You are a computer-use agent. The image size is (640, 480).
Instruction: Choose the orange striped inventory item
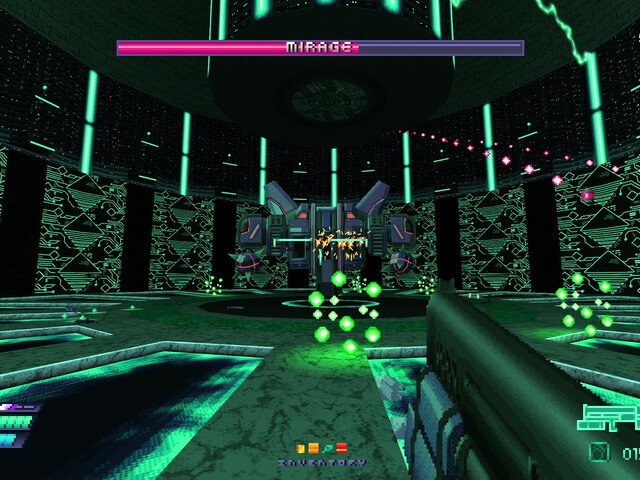point(314,448)
